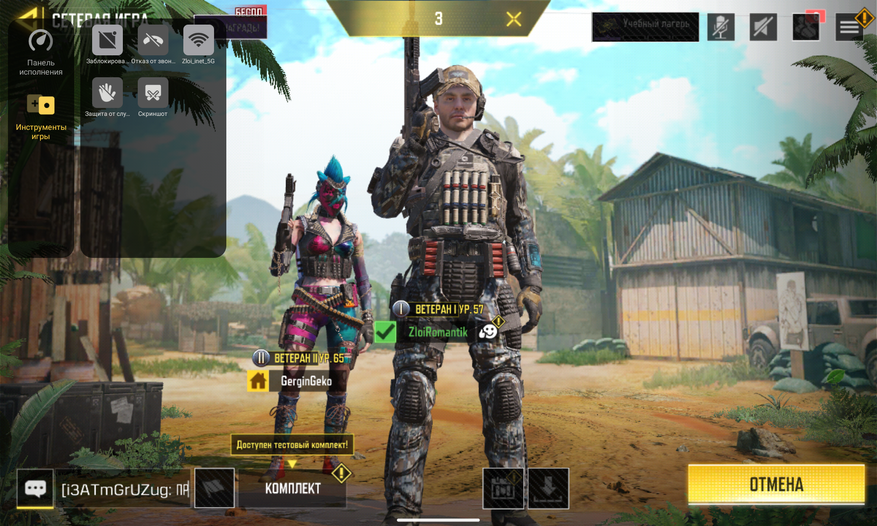This screenshot has width=877, height=526.
Task: Cancel matchmaking with the yellow ОТМЕНА button
Action: pos(776,484)
